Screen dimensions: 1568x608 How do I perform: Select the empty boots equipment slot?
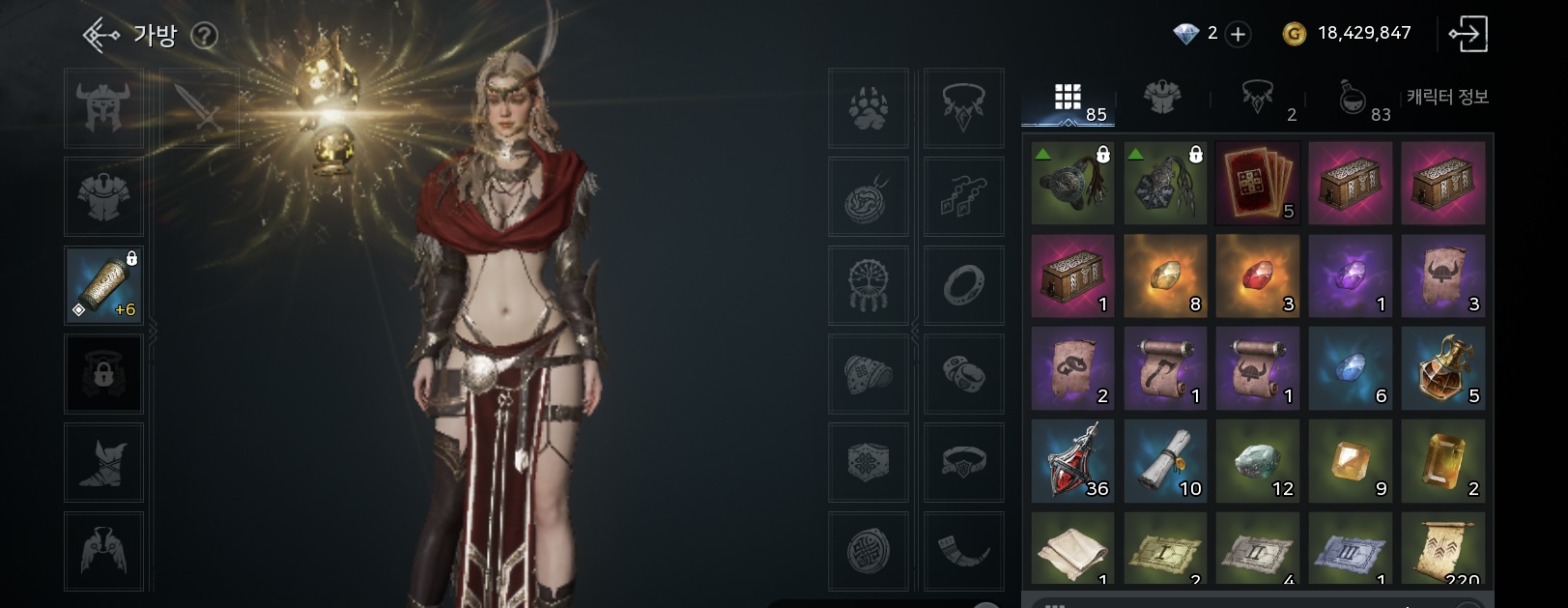104,462
